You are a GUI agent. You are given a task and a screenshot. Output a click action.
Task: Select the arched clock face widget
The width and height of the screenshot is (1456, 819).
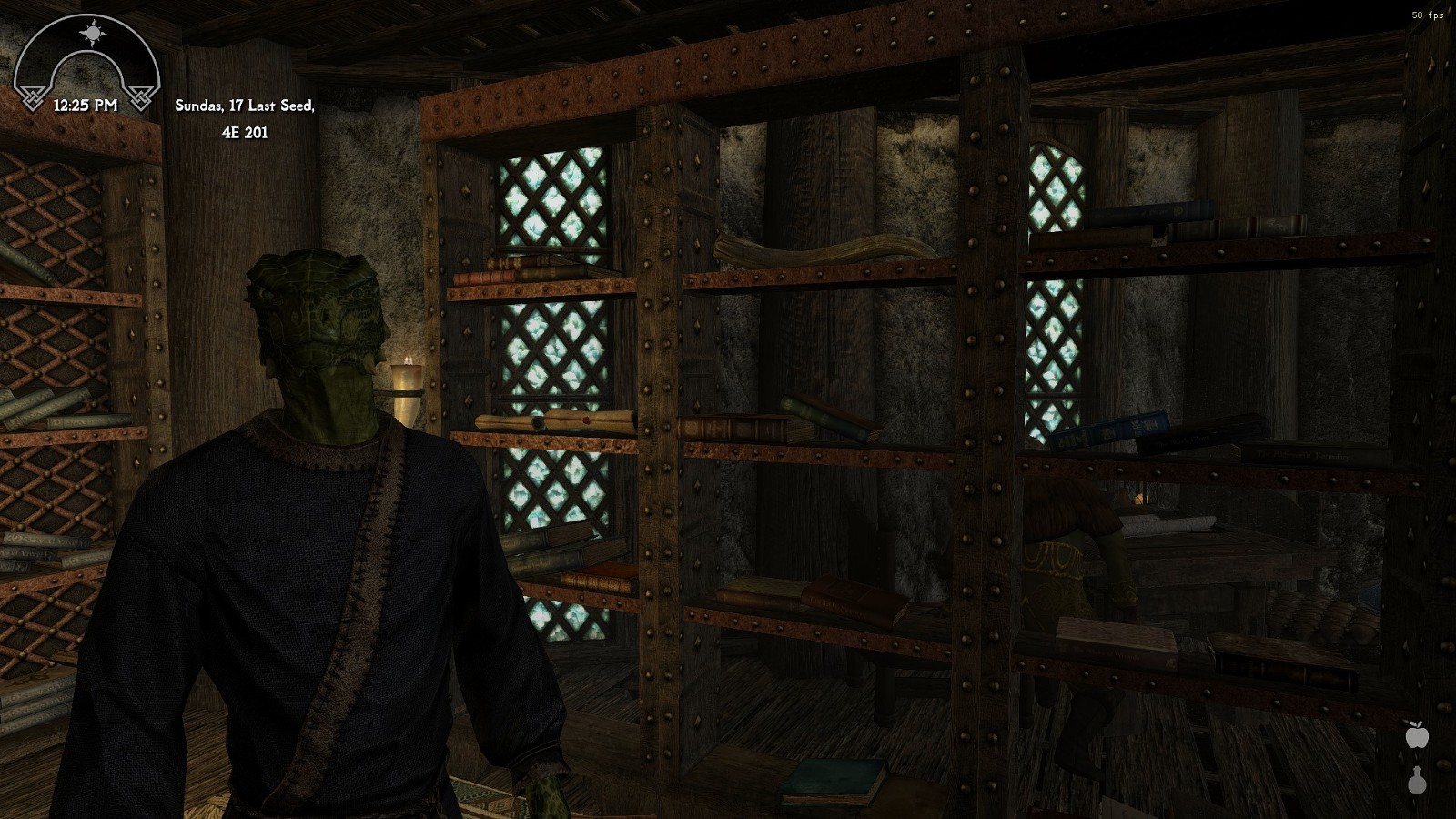pyautogui.click(x=88, y=59)
